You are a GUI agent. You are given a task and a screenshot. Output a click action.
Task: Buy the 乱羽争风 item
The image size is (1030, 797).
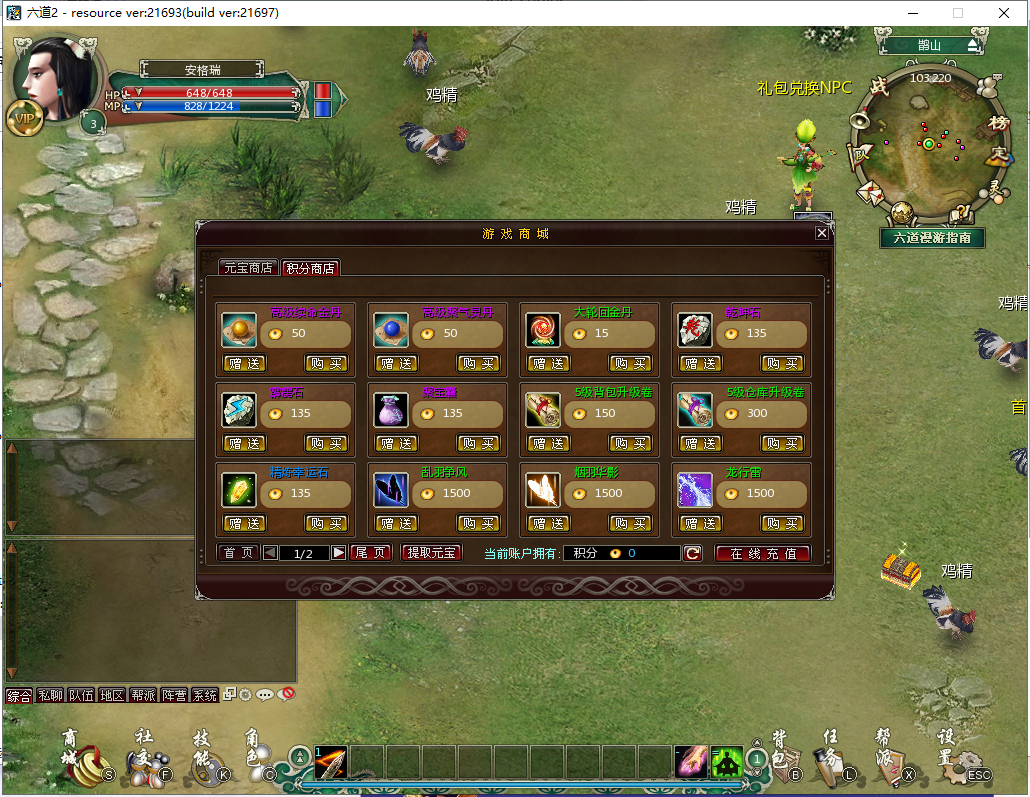(478, 523)
